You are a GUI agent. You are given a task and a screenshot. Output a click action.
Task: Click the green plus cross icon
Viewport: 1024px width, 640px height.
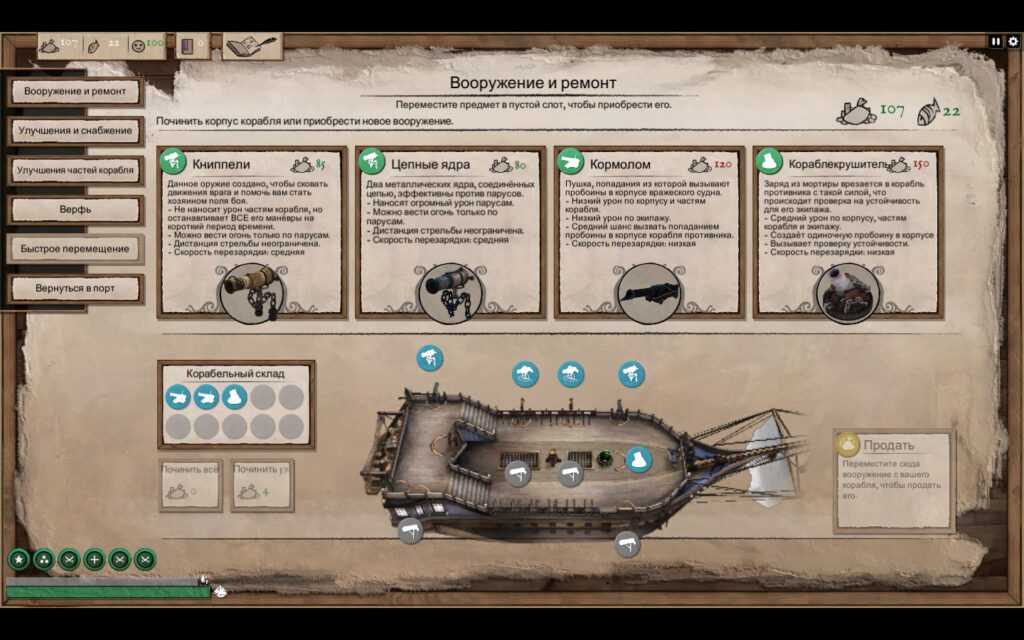[x=94, y=560]
